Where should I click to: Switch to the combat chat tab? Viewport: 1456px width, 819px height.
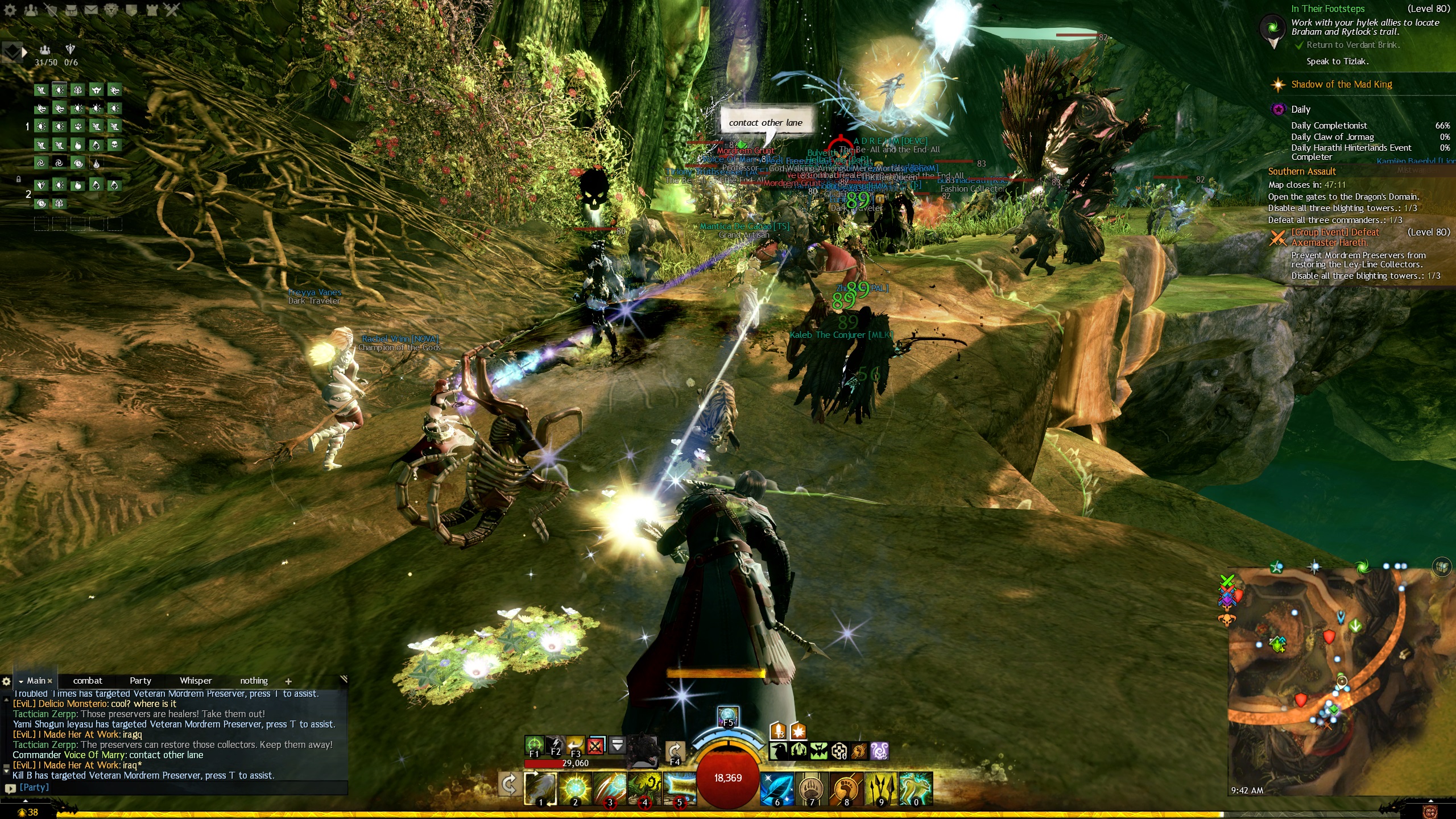coord(88,680)
